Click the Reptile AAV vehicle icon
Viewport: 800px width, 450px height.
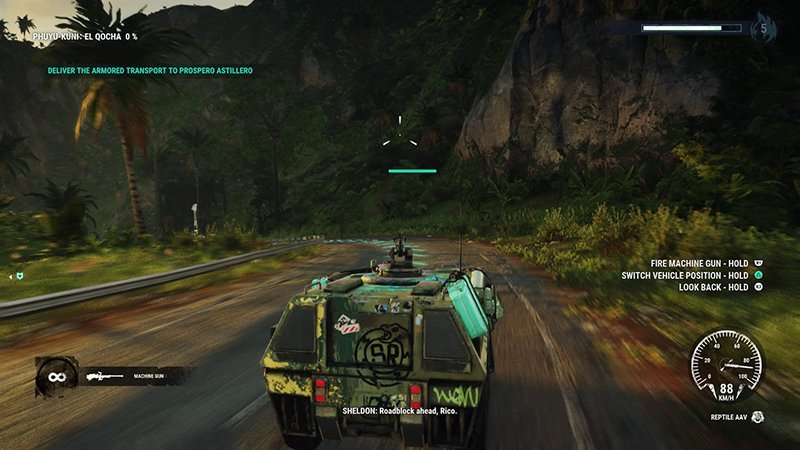click(758, 416)
